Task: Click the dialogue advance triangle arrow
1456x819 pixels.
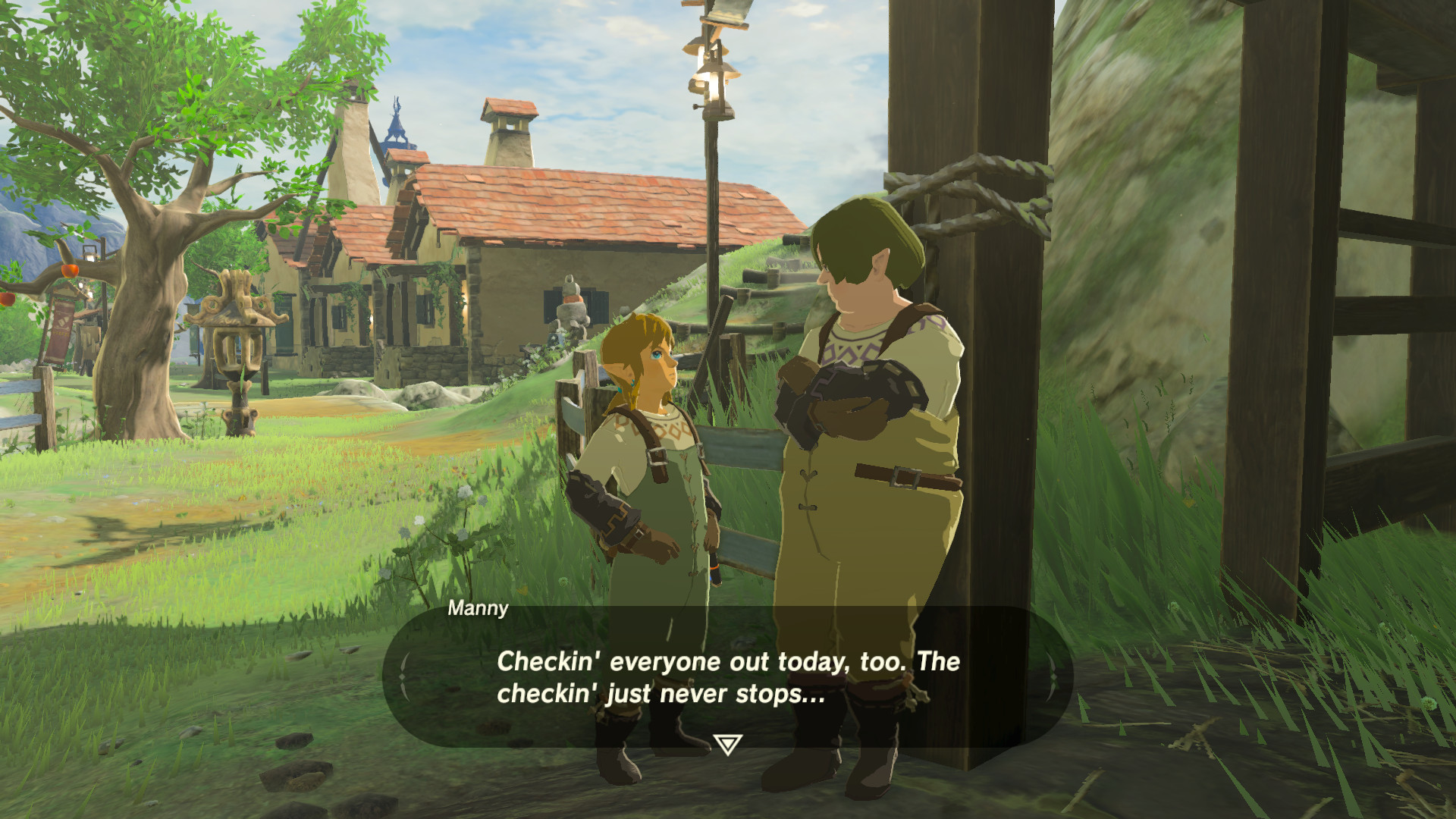Action: (727, 745)
